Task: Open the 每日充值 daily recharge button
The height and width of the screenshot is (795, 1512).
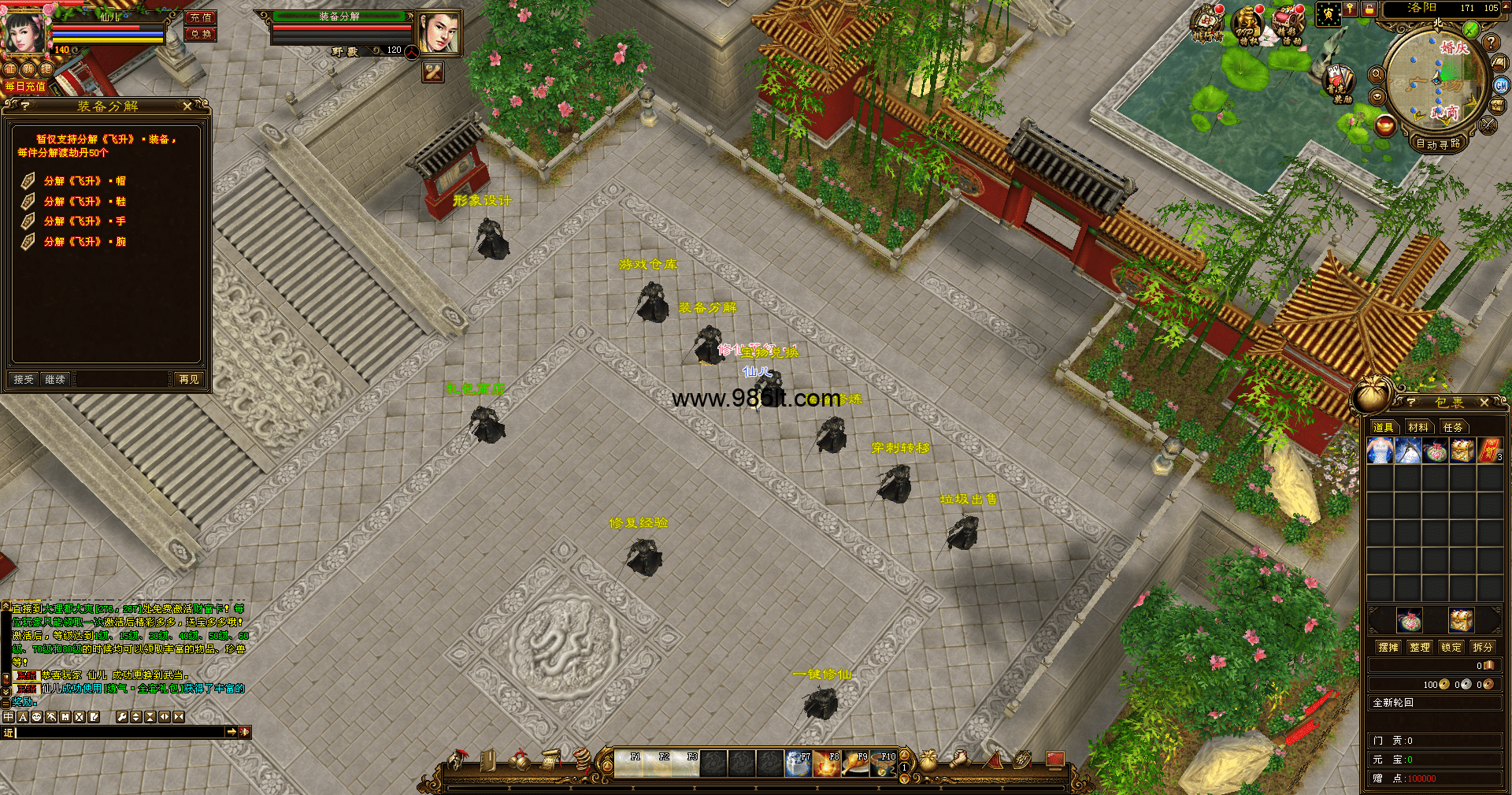Action: click(25, 87)
